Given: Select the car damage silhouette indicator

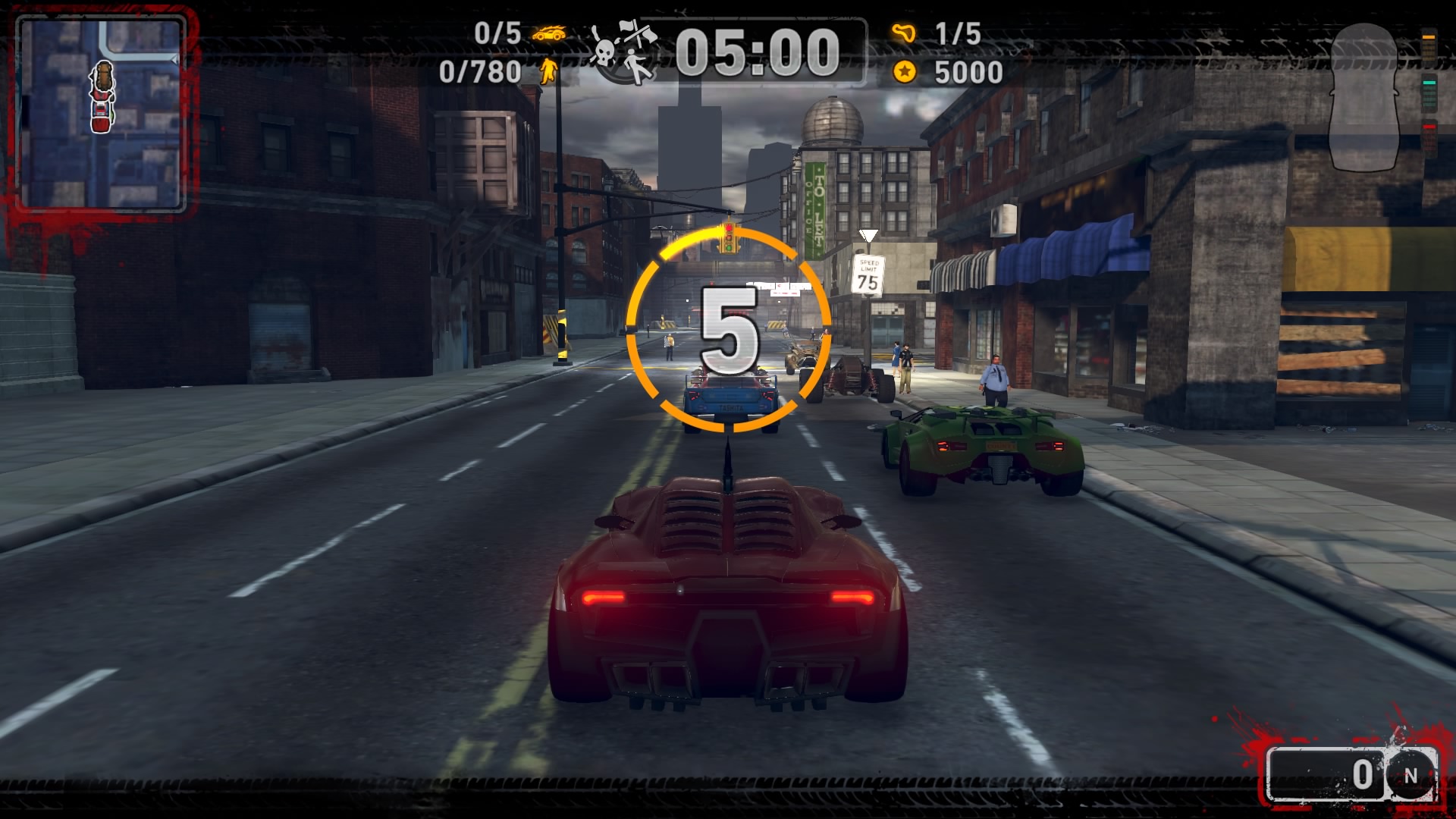Looking at the screenshot, I should 1363,97.
